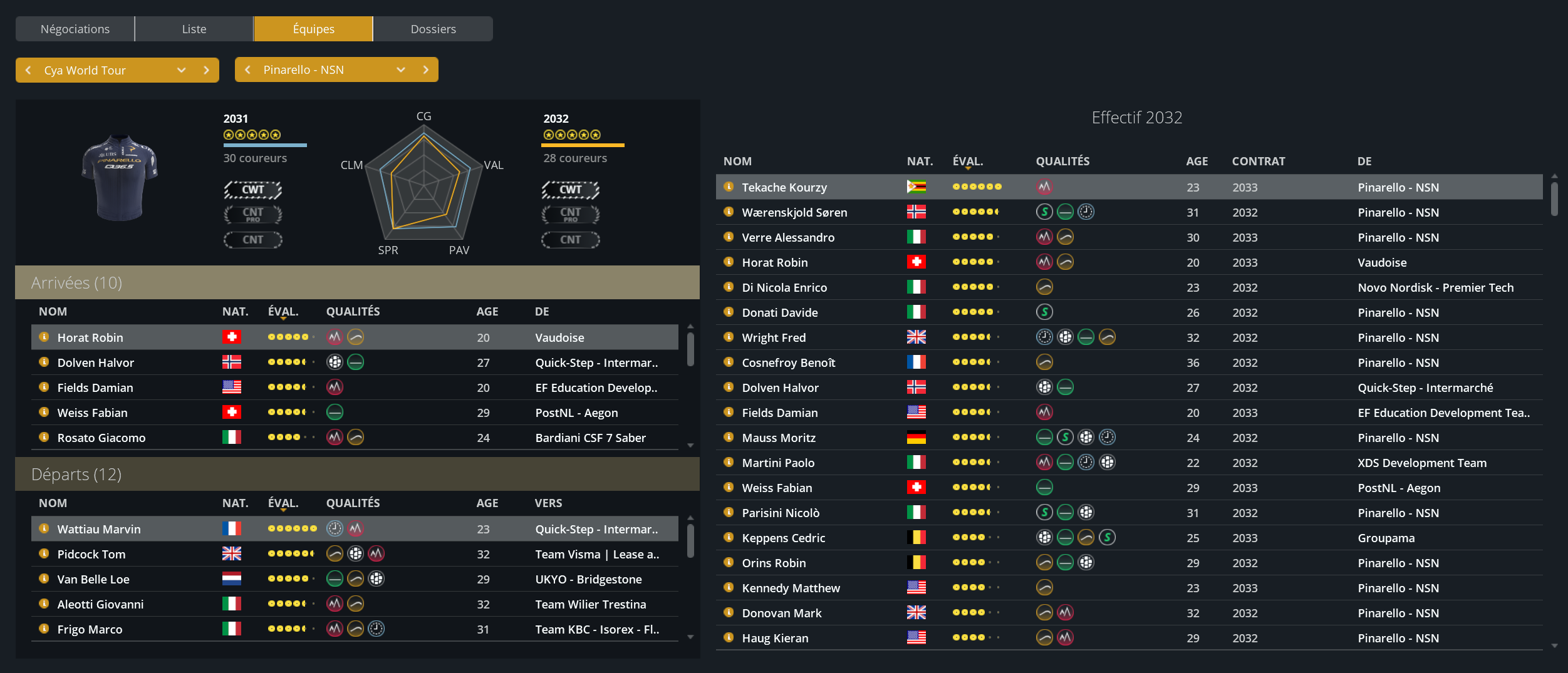Select Haug Kieran in the squad list
The height and width of the screenshot is (673, 1568).
click(775, 638)
